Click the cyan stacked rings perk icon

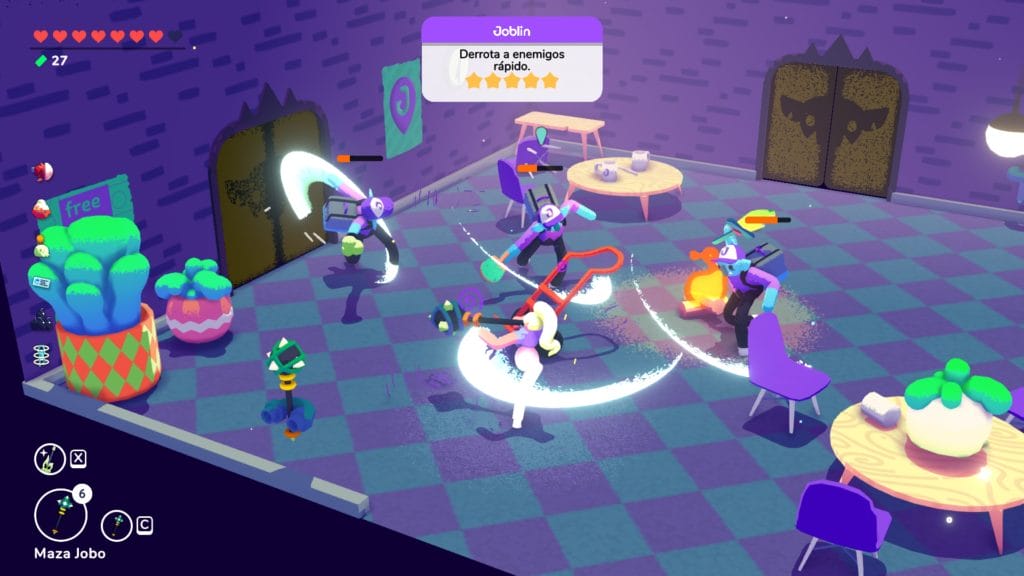tap(41, 355)
